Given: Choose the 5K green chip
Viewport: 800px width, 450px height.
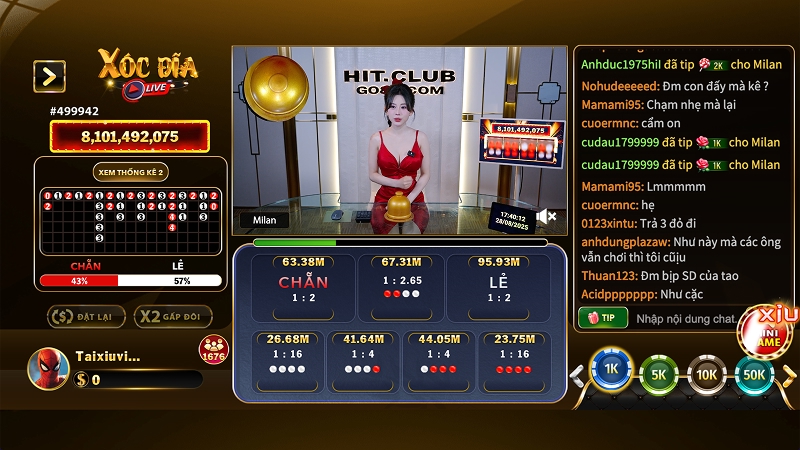Looking at the screenshot, I should point(659,374).
